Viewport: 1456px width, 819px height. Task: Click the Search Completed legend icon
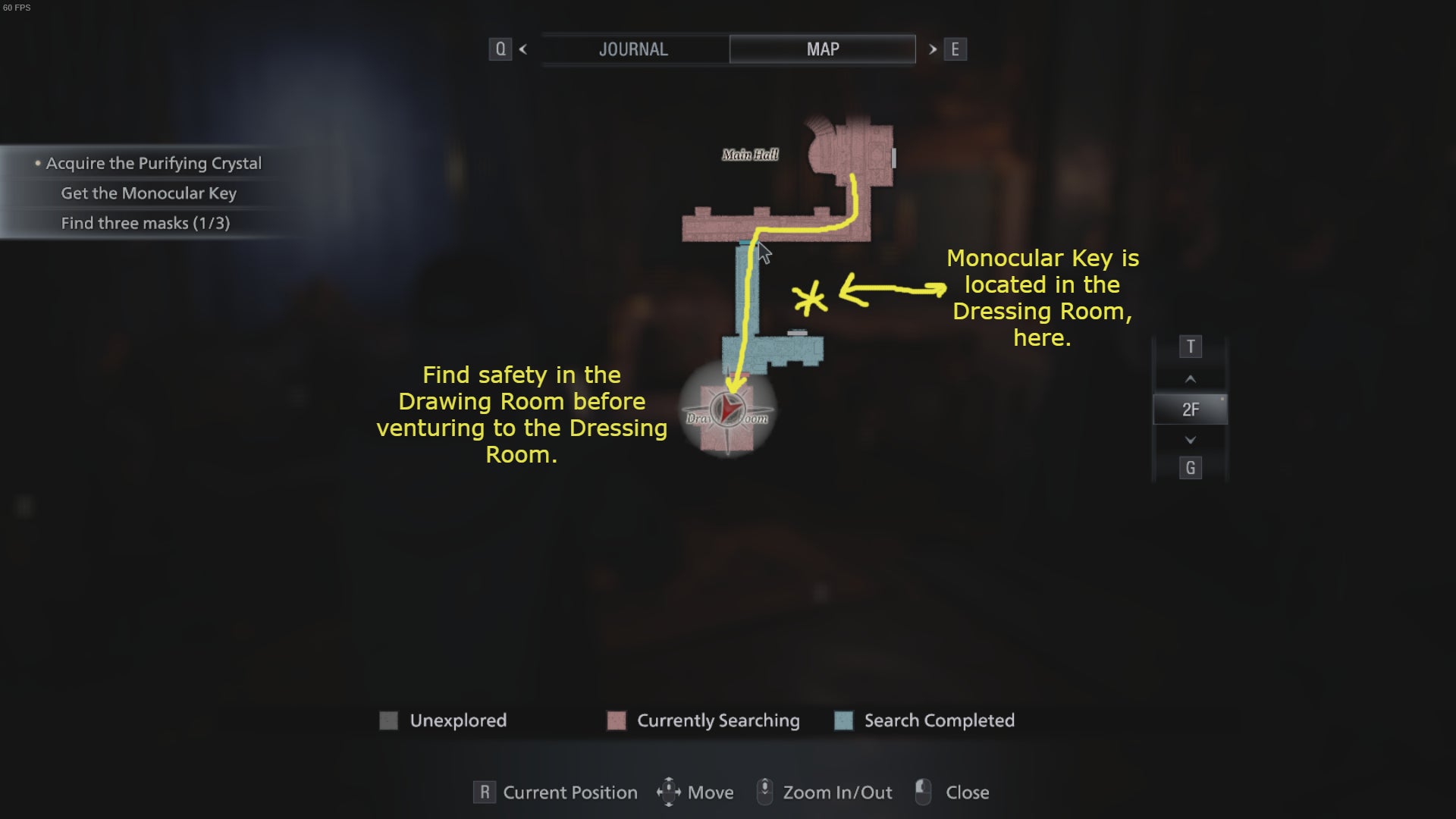pyautogui.click(x=843, y=720)
